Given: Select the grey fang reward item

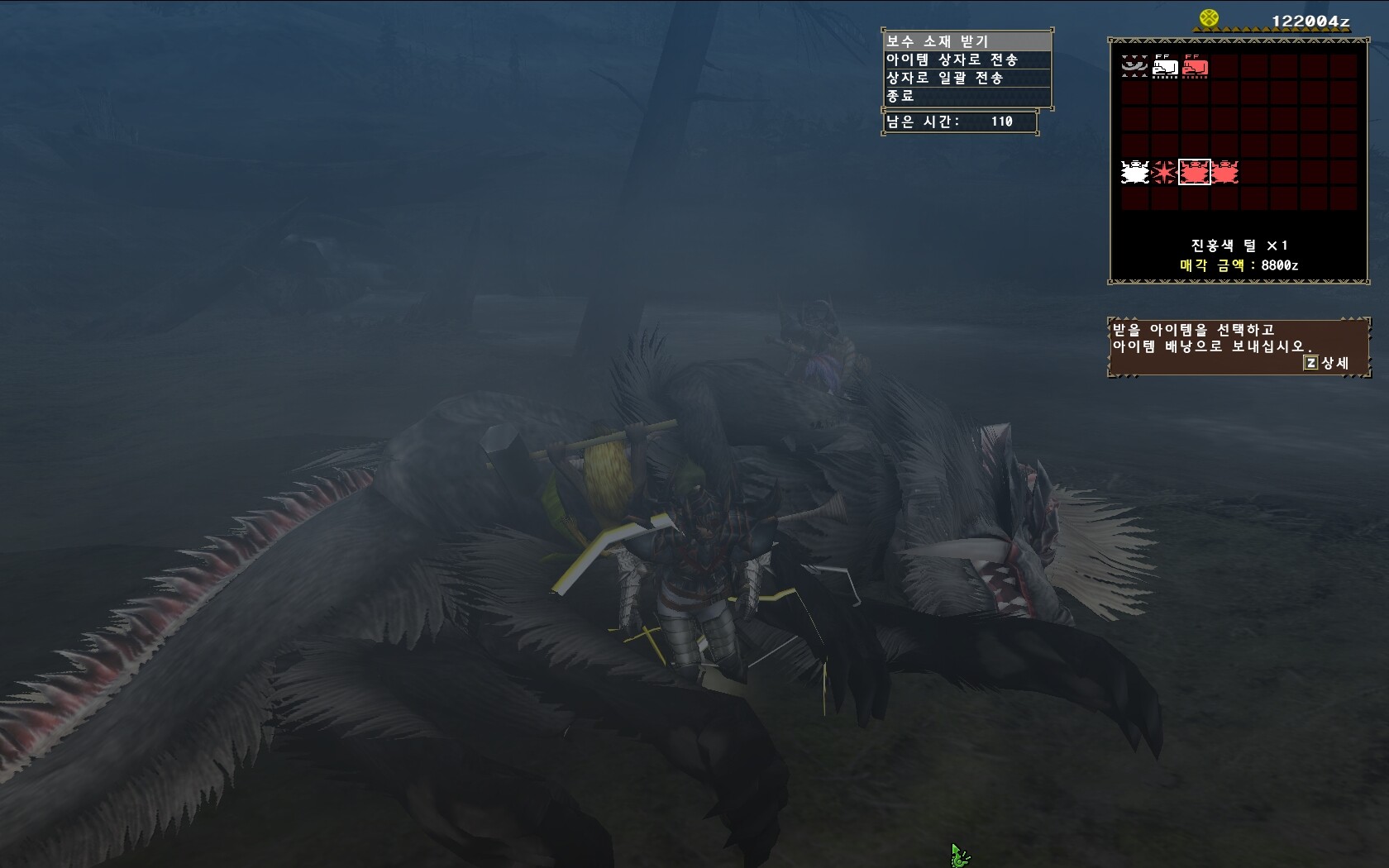Looking at the screenshot, I should tap(1134, 65).
